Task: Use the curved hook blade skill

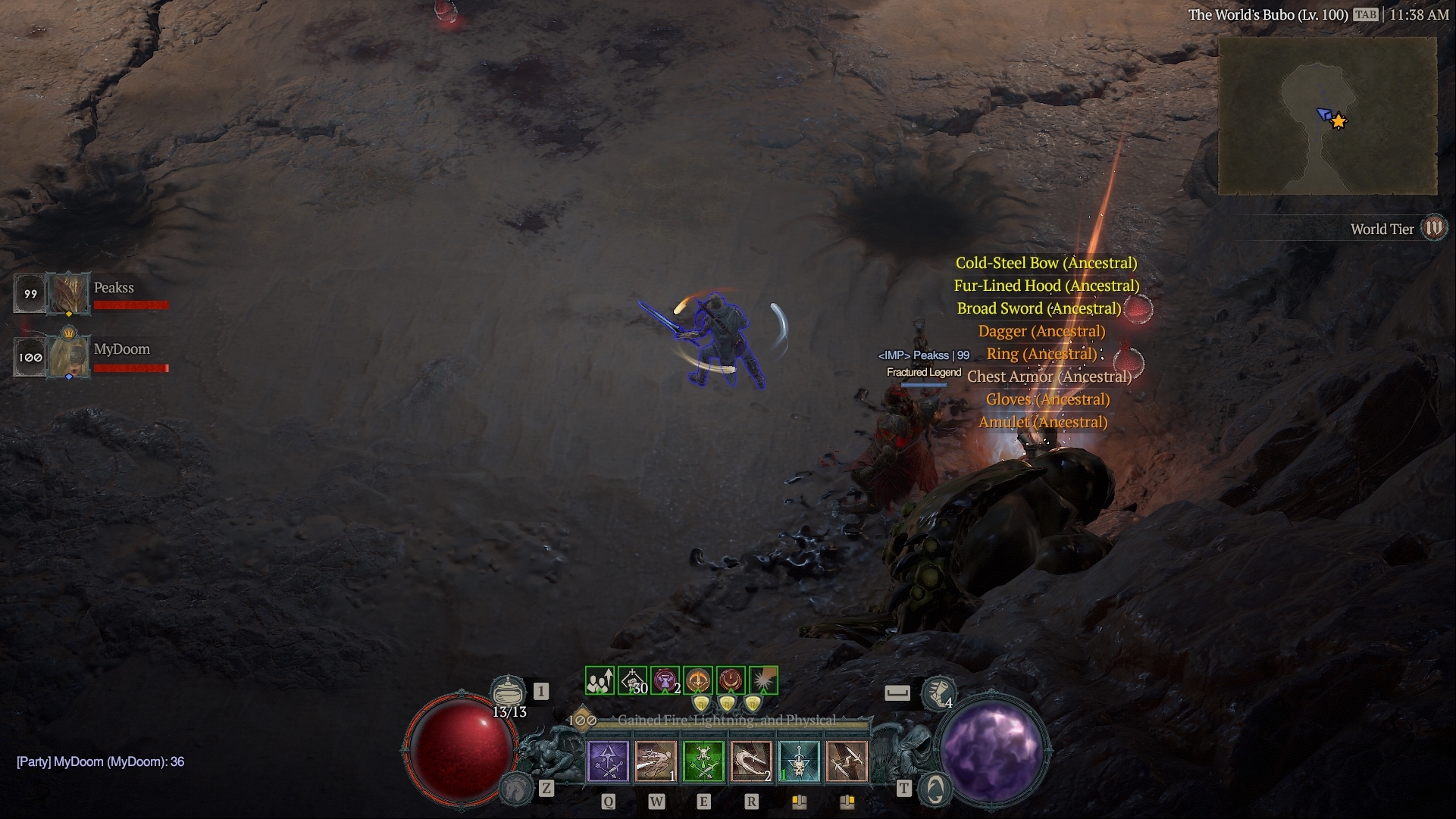Action: point(751,761)
